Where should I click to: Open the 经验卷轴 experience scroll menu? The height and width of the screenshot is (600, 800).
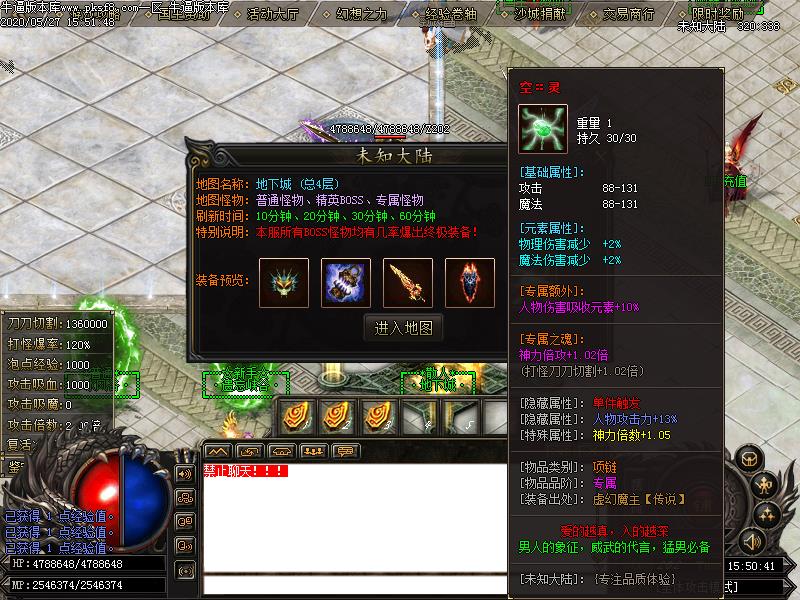(x=452, y=15)
